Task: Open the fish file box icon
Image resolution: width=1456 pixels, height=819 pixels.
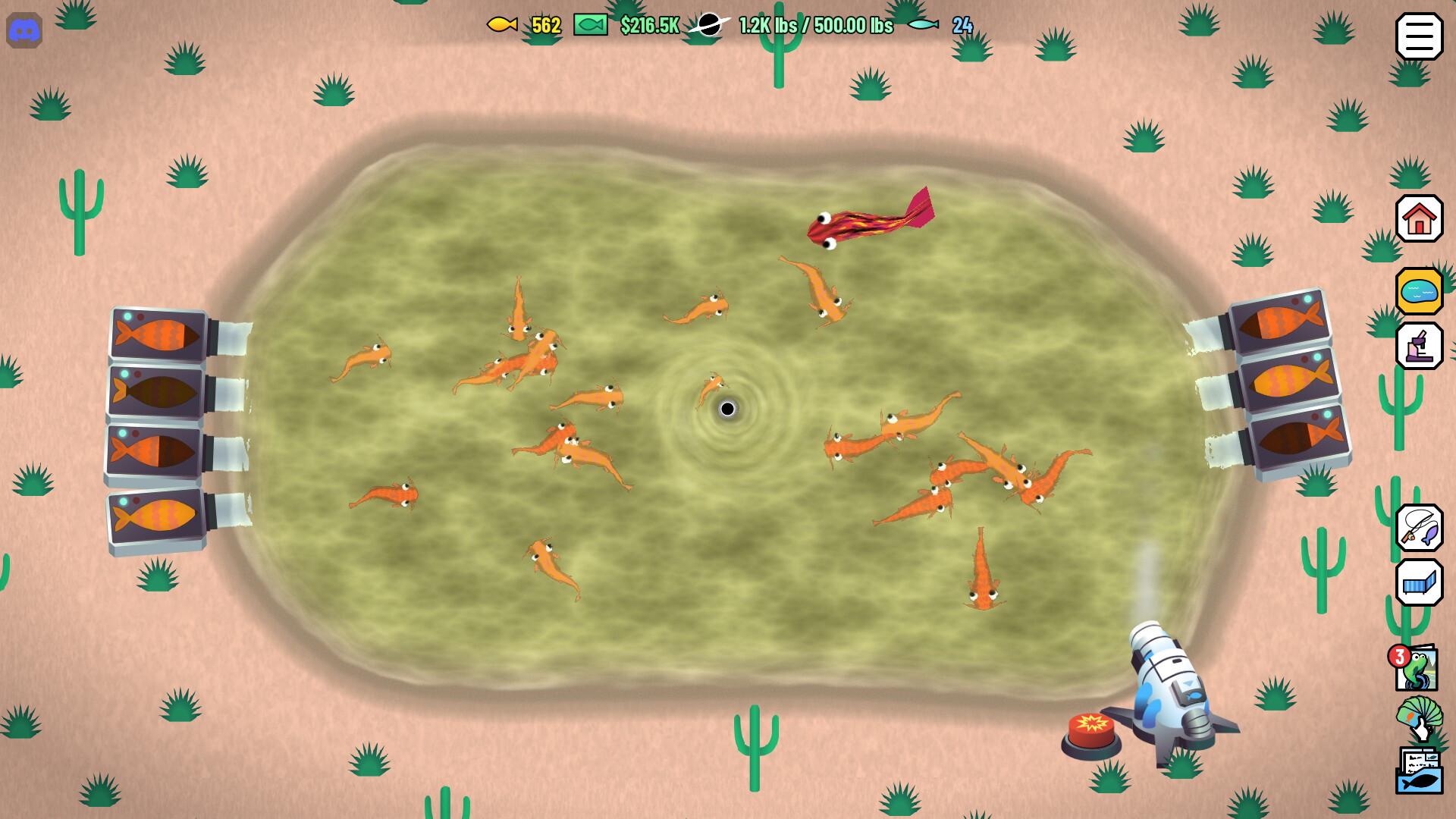Action: pos(1419,771)
